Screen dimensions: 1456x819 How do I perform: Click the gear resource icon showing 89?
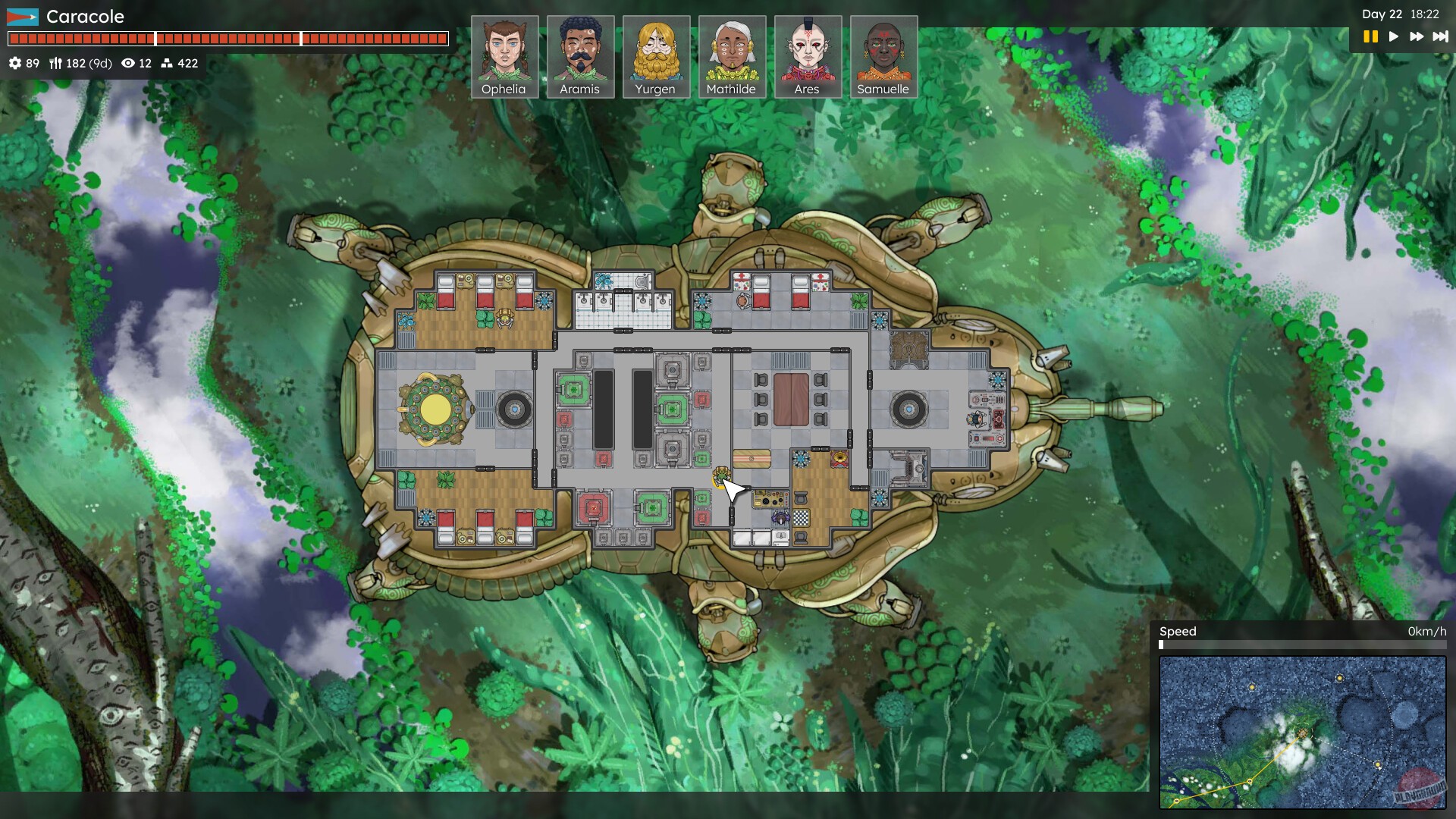coord(17,64)
